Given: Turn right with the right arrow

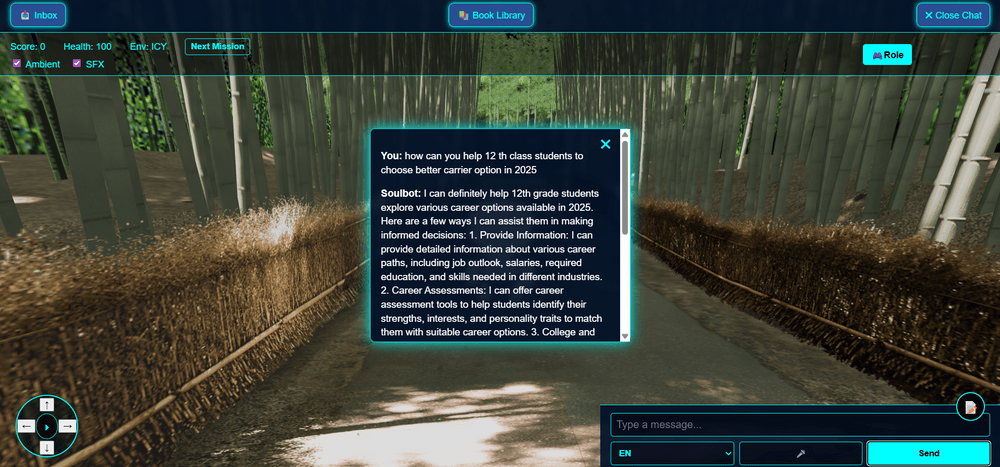Looking at the screenshot, I should pos(67,426).
